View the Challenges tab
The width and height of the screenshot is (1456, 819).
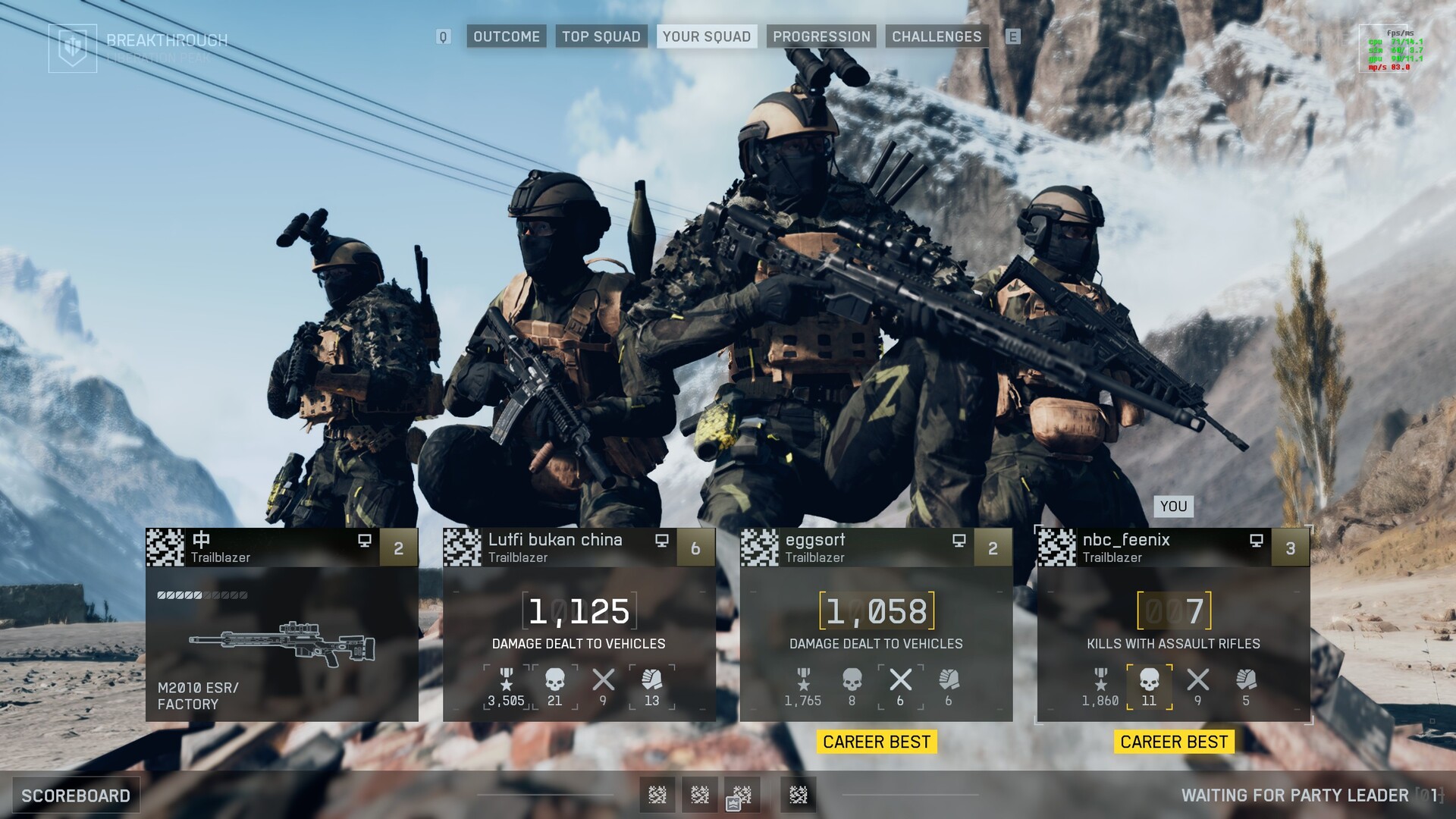point(937,36)
